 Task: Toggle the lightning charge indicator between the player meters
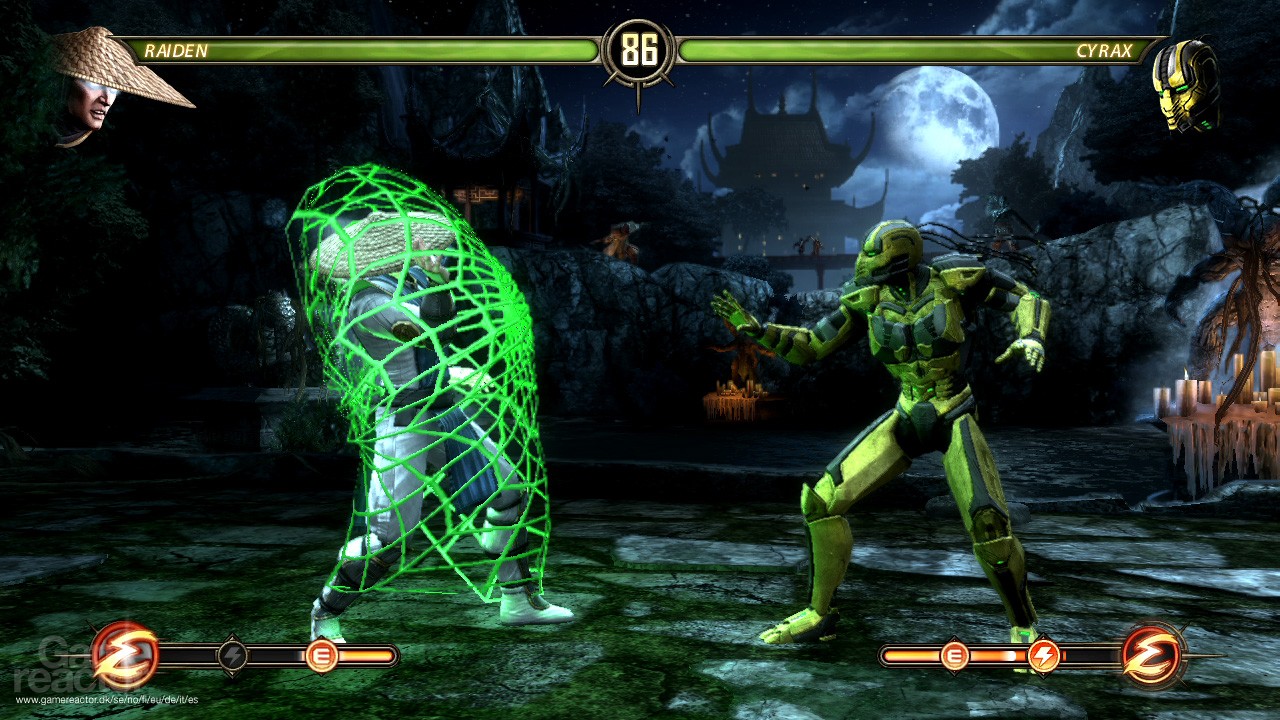(234, 656)
